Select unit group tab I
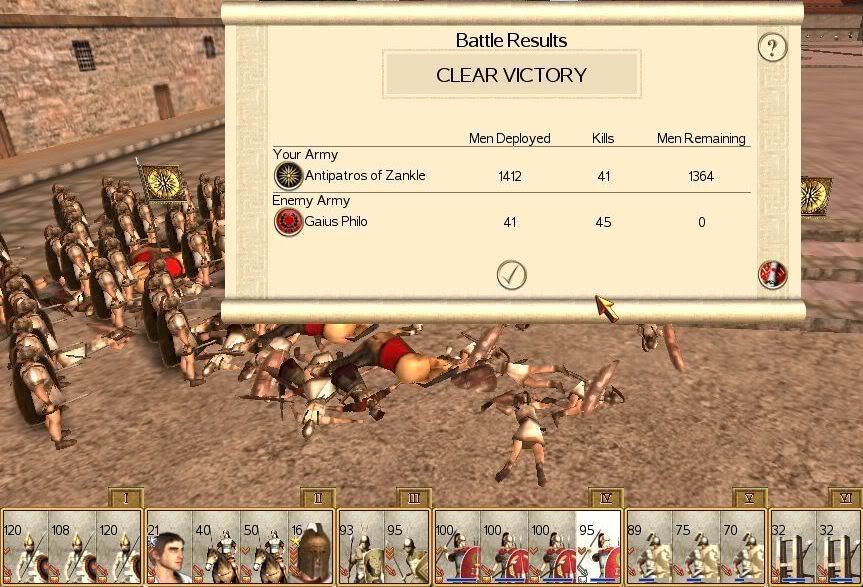 pos(126,498)
